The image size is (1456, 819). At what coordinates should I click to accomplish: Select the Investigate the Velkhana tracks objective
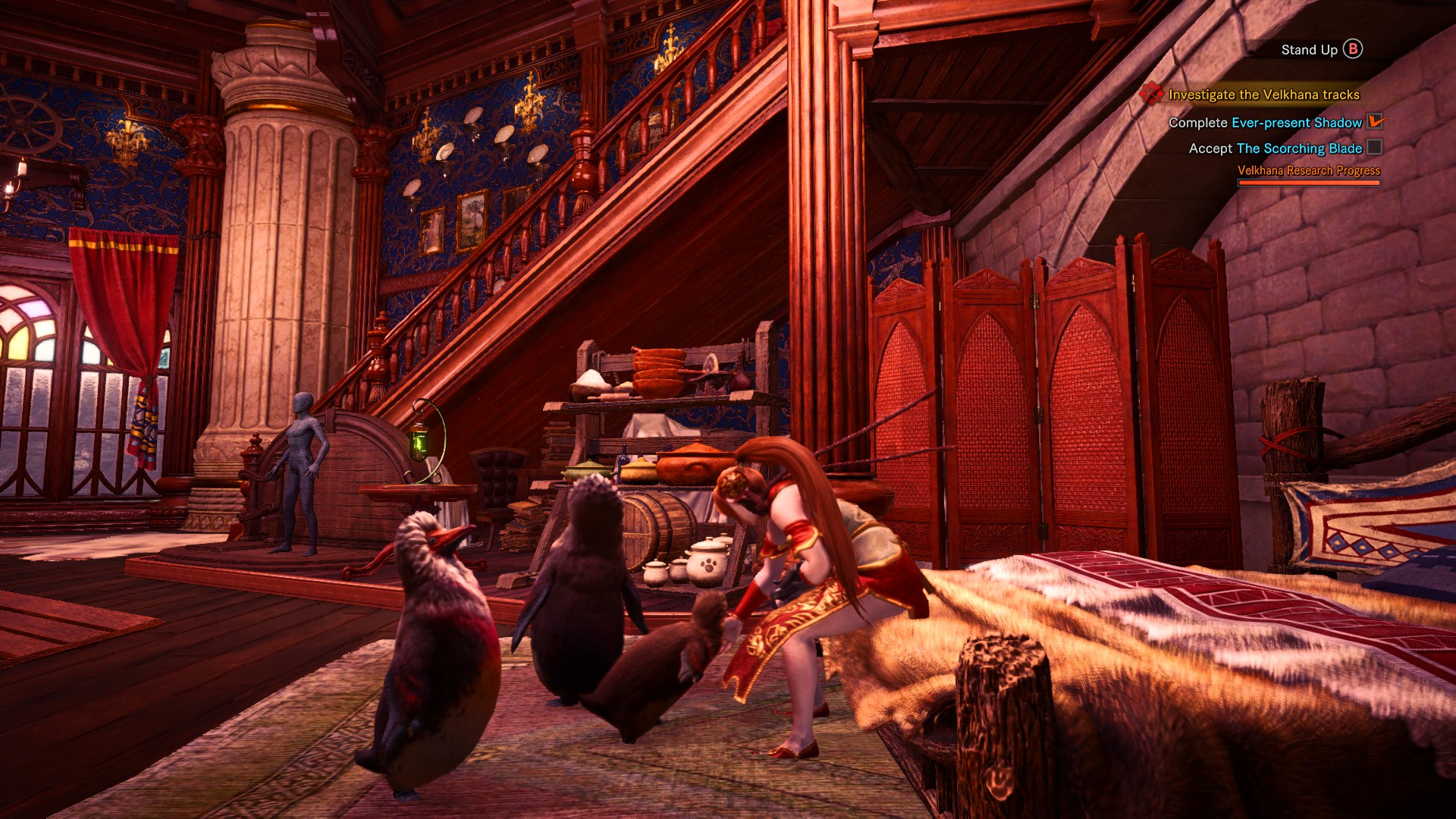click(1263, 95)
